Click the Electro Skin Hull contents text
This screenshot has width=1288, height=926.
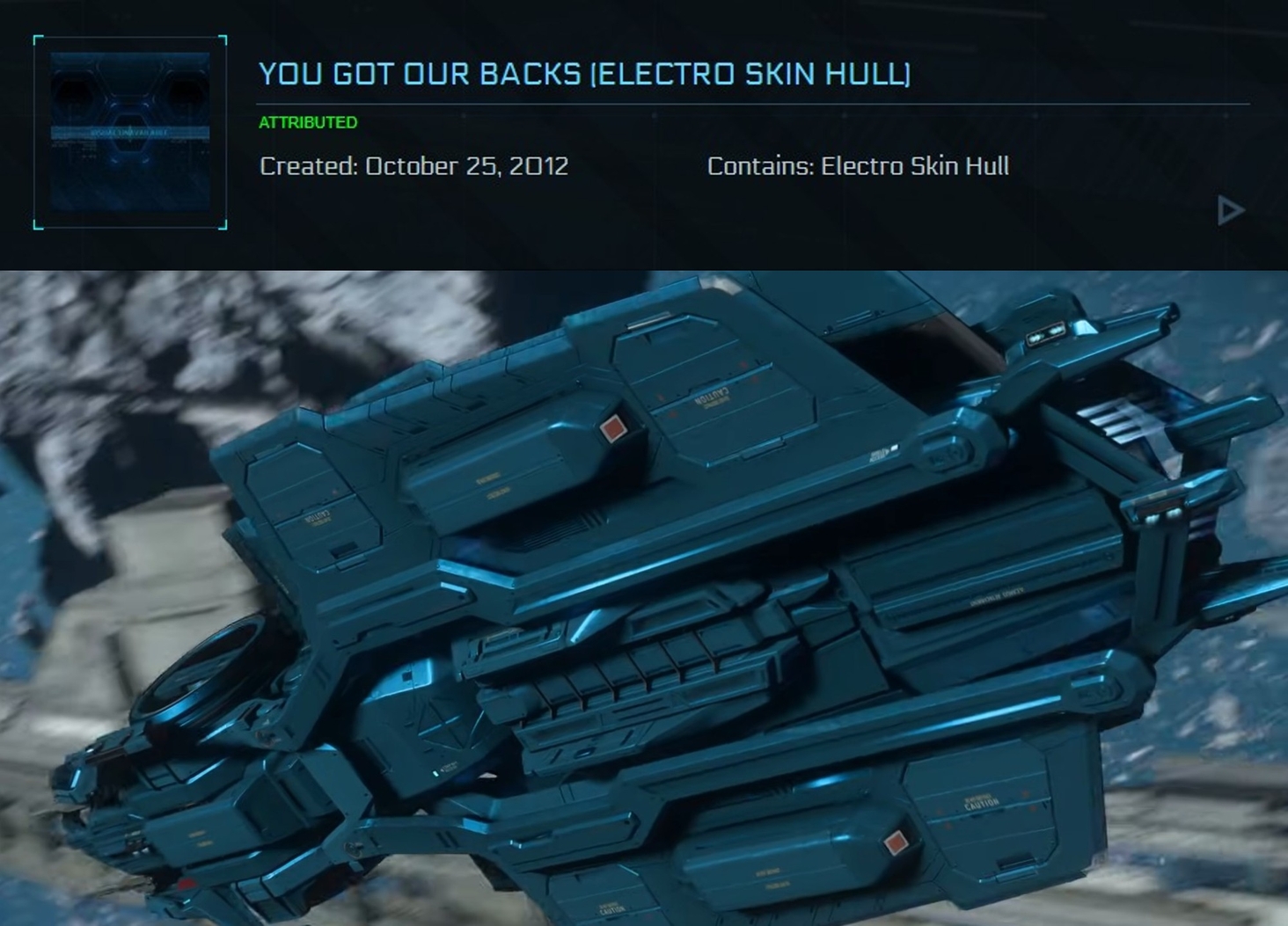(x=915, y=166)
